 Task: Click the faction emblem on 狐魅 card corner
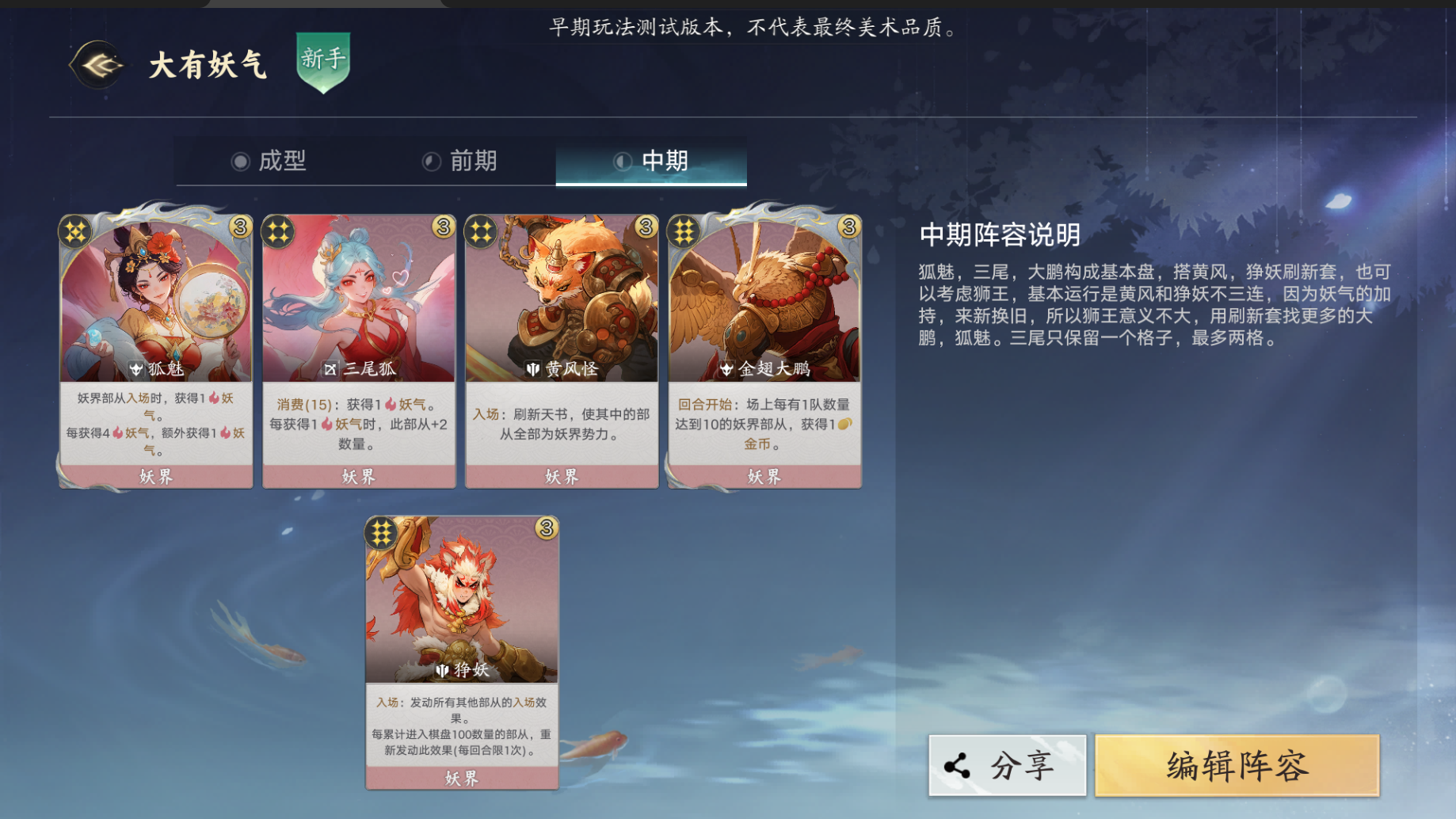[75, 231]
